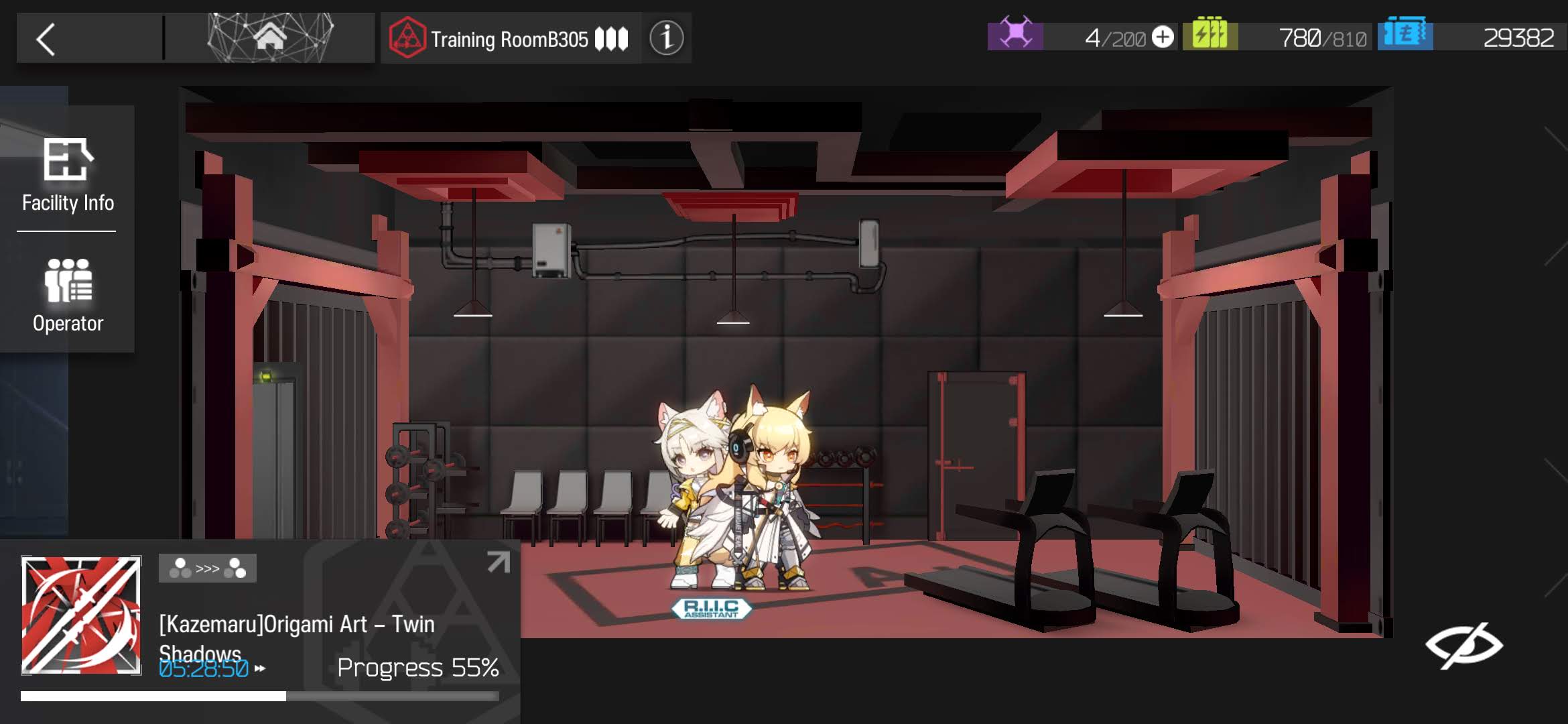This screenshot has width=1568, height=724.
Task: Check the green power battery icon
Action: tap(1210, 34)
